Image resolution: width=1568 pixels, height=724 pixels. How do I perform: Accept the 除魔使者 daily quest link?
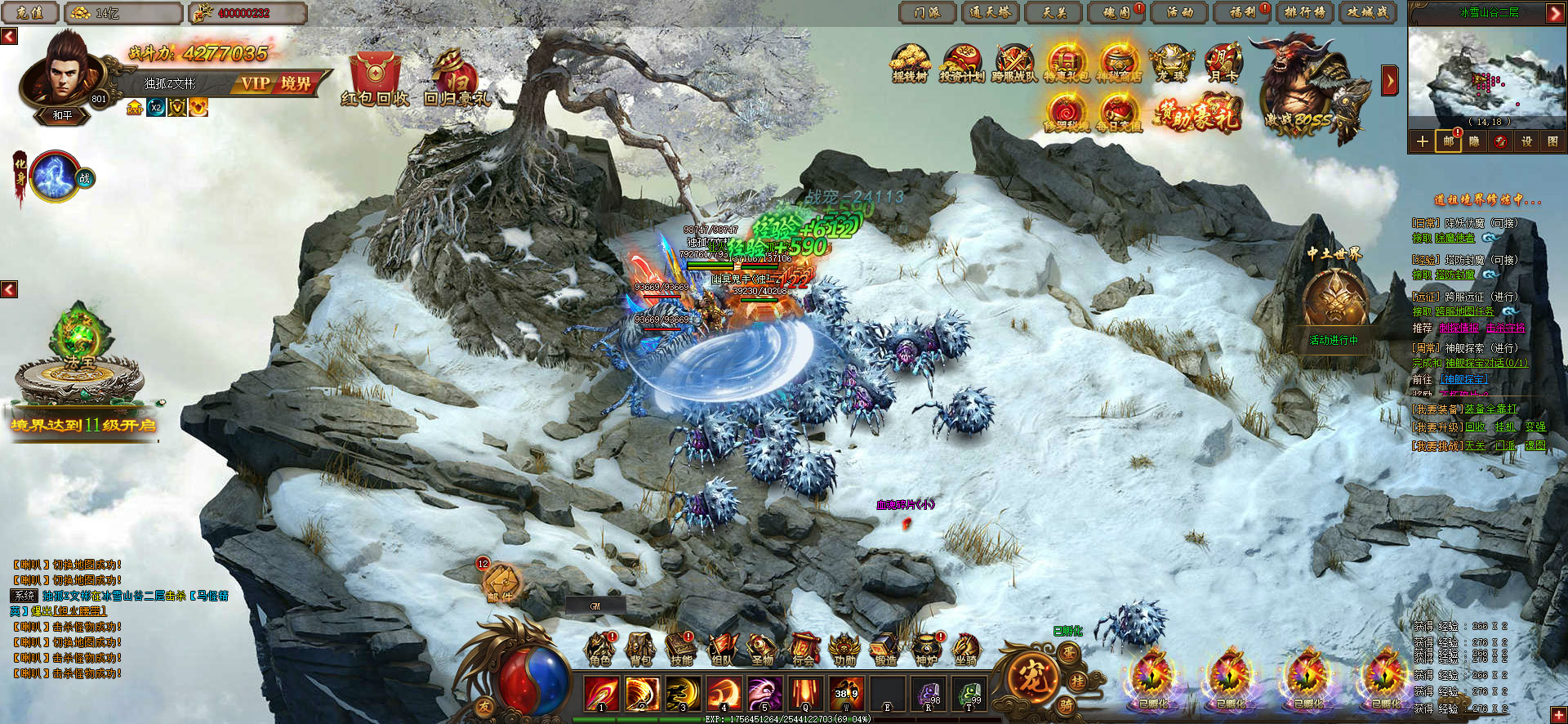(1455, 238)
